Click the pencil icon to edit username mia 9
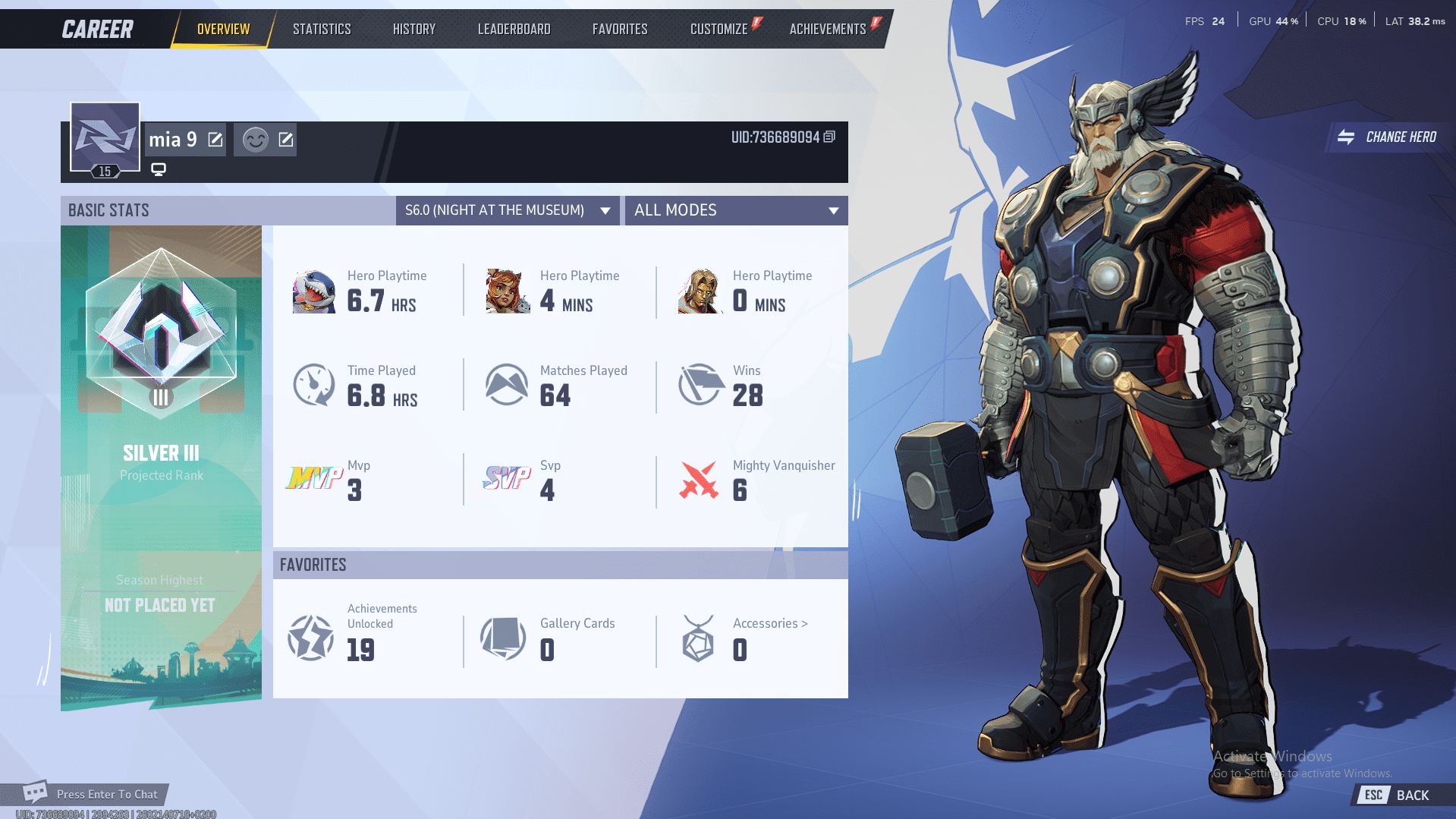The width and height of the screenshot is (1456, 819). [215, 139]
